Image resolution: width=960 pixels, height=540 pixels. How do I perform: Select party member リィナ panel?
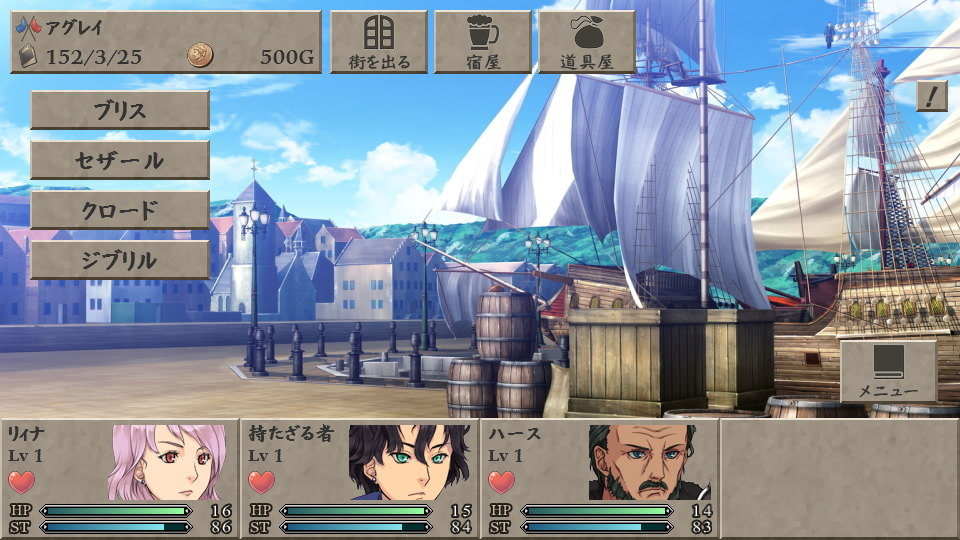(120, 478)
